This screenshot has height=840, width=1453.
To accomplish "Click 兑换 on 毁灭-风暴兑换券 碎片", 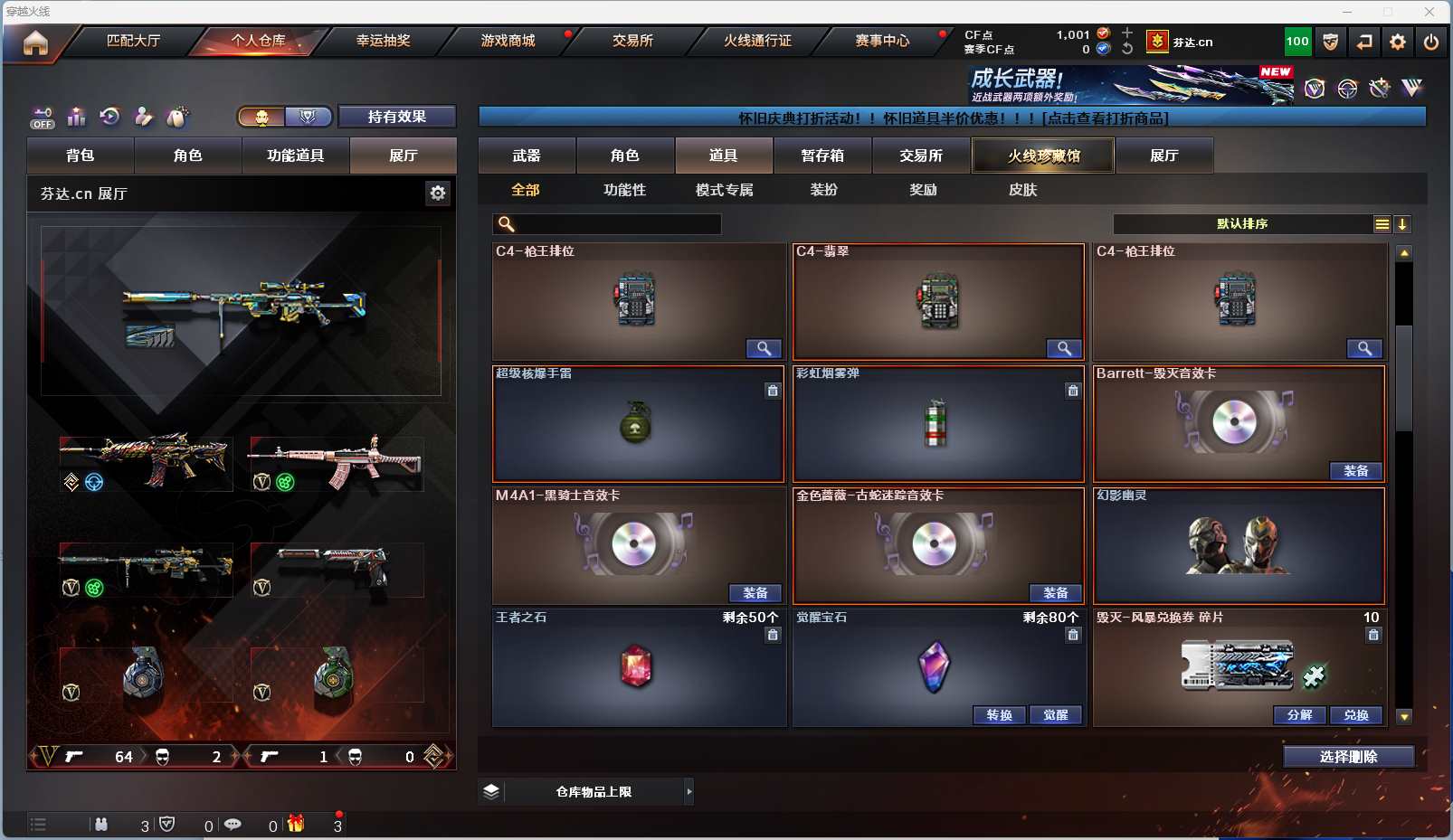I will coord(1355,715).
